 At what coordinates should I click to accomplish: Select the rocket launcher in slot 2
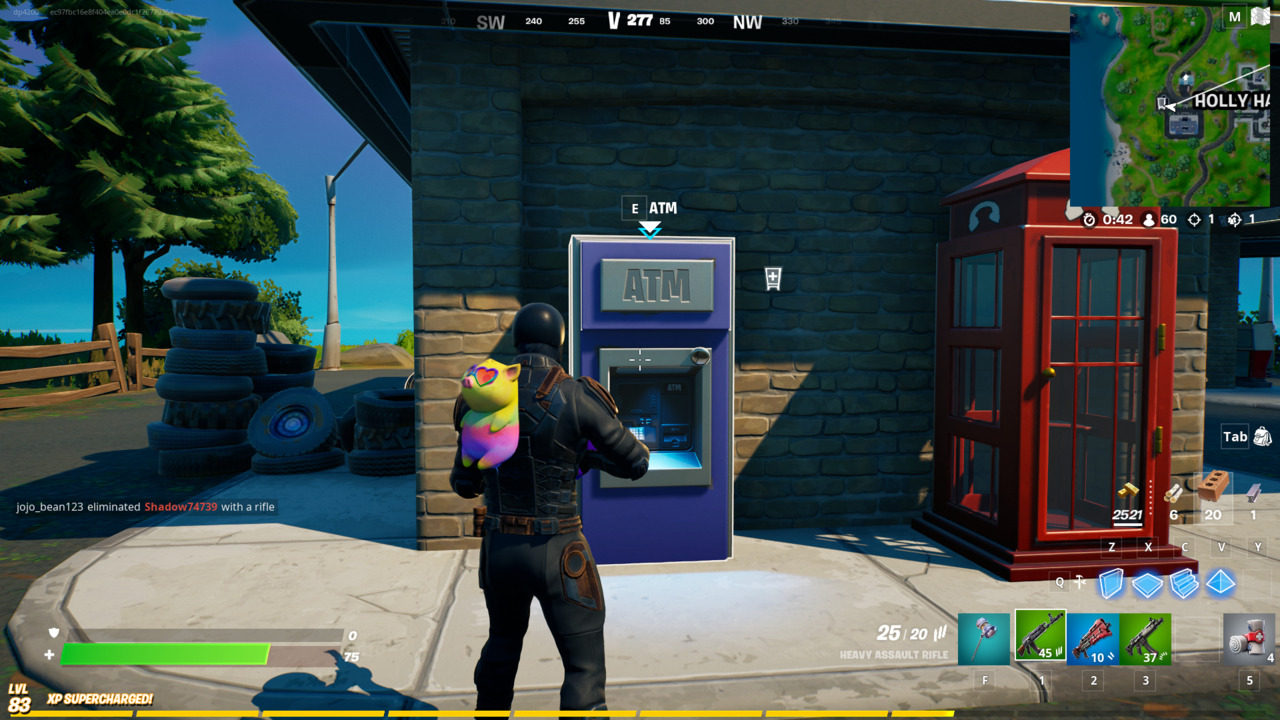pyautogui.click(x=1093, y=638)
